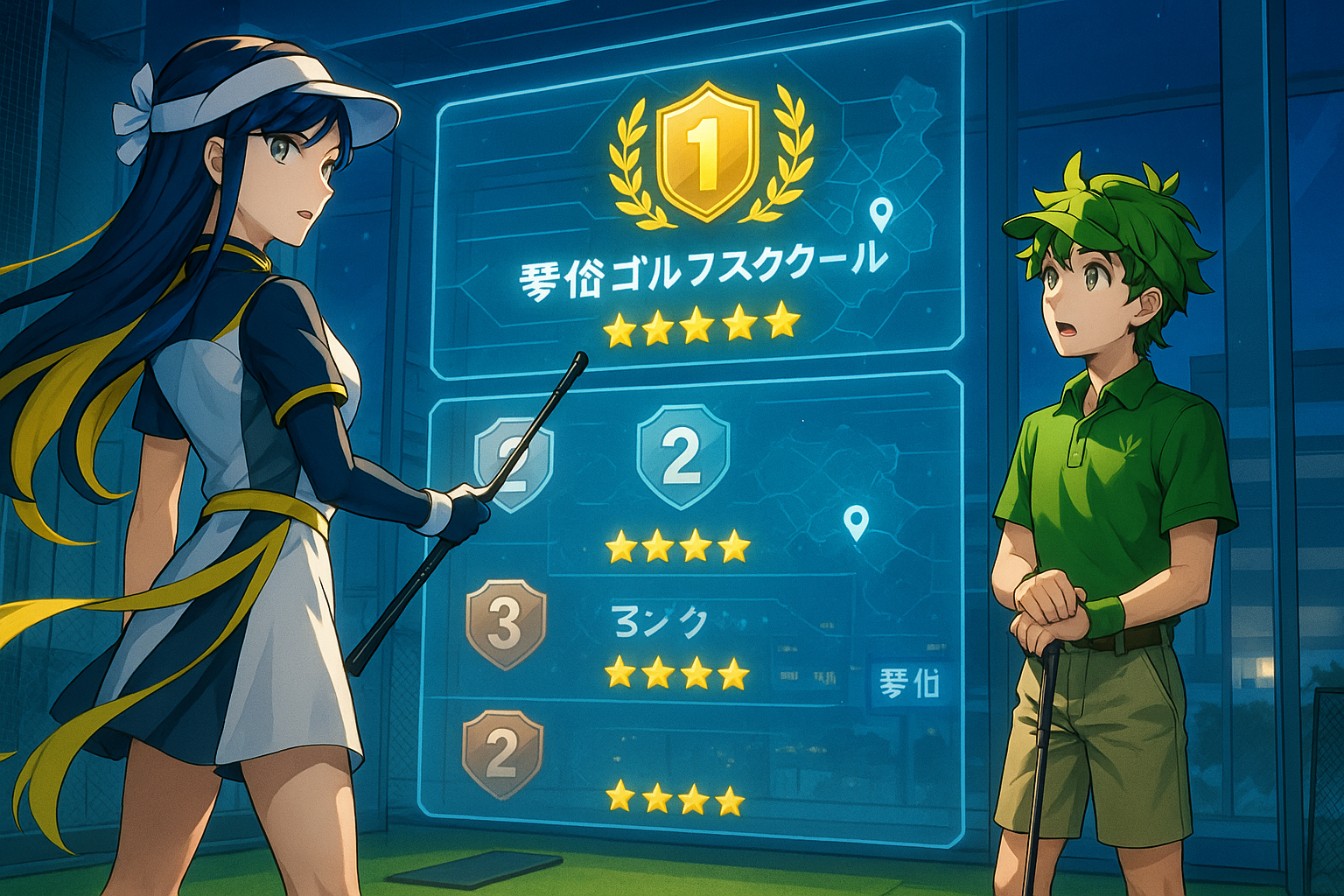
Task: Select the bronze shield numbered 2
Action: (x=502, y=752)
